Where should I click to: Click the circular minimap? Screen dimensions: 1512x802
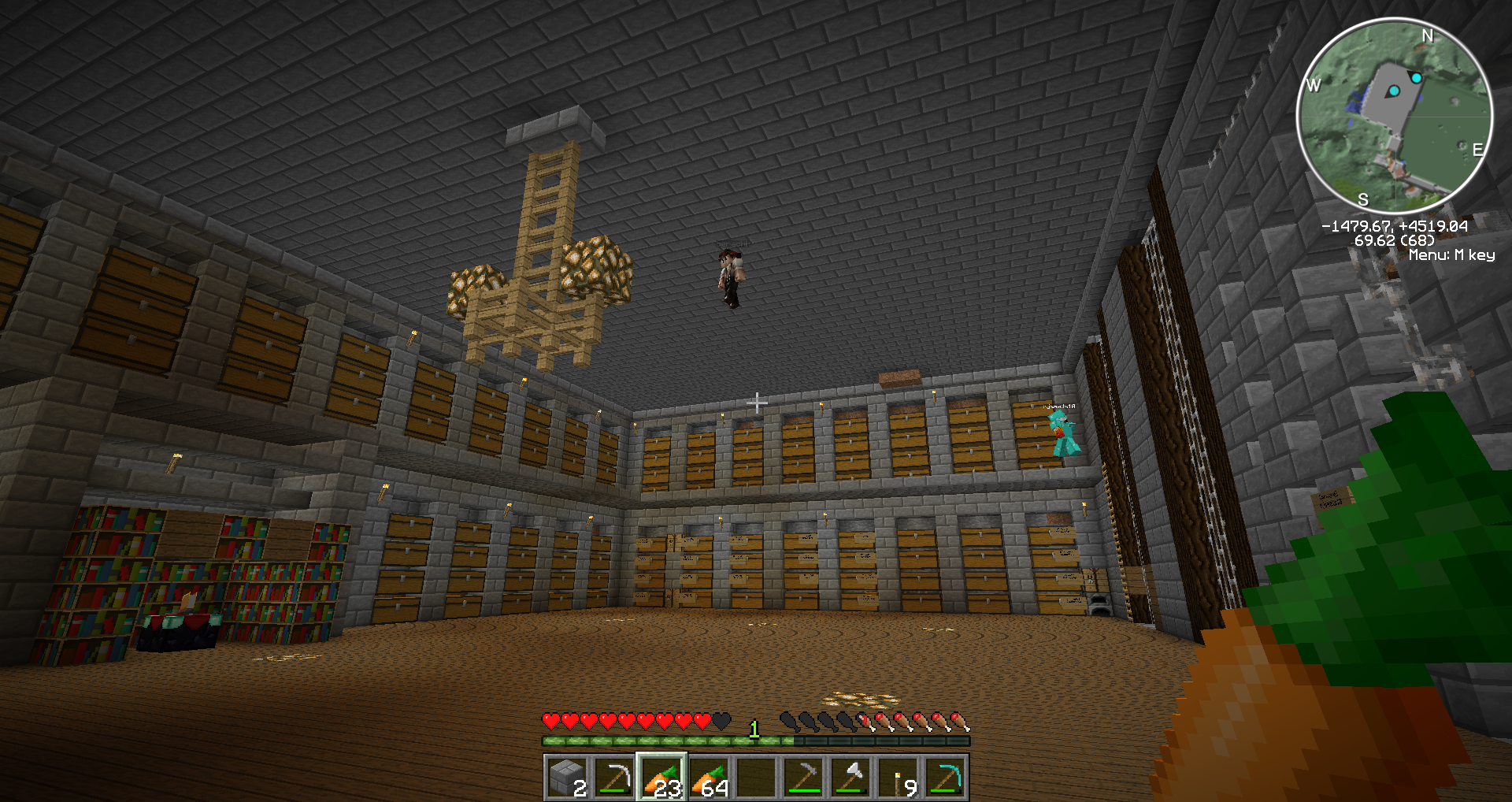1394,116
